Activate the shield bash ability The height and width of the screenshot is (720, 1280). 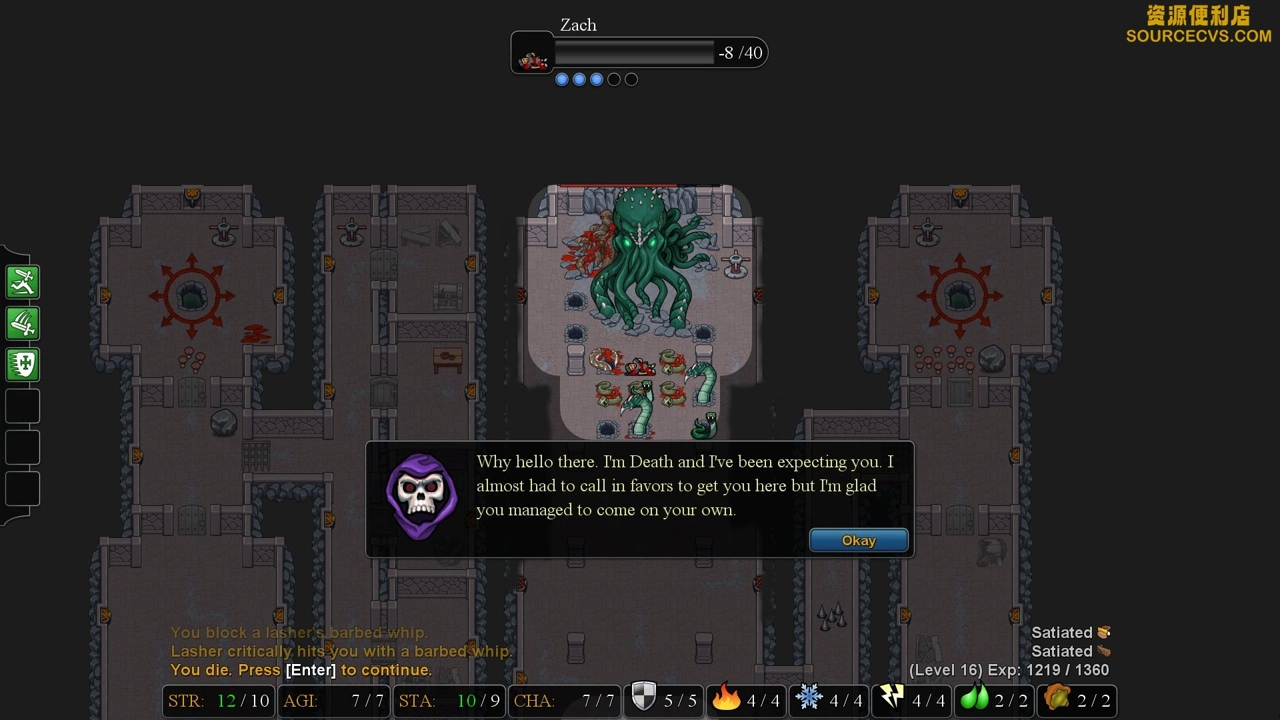click(x=23, y=365)
